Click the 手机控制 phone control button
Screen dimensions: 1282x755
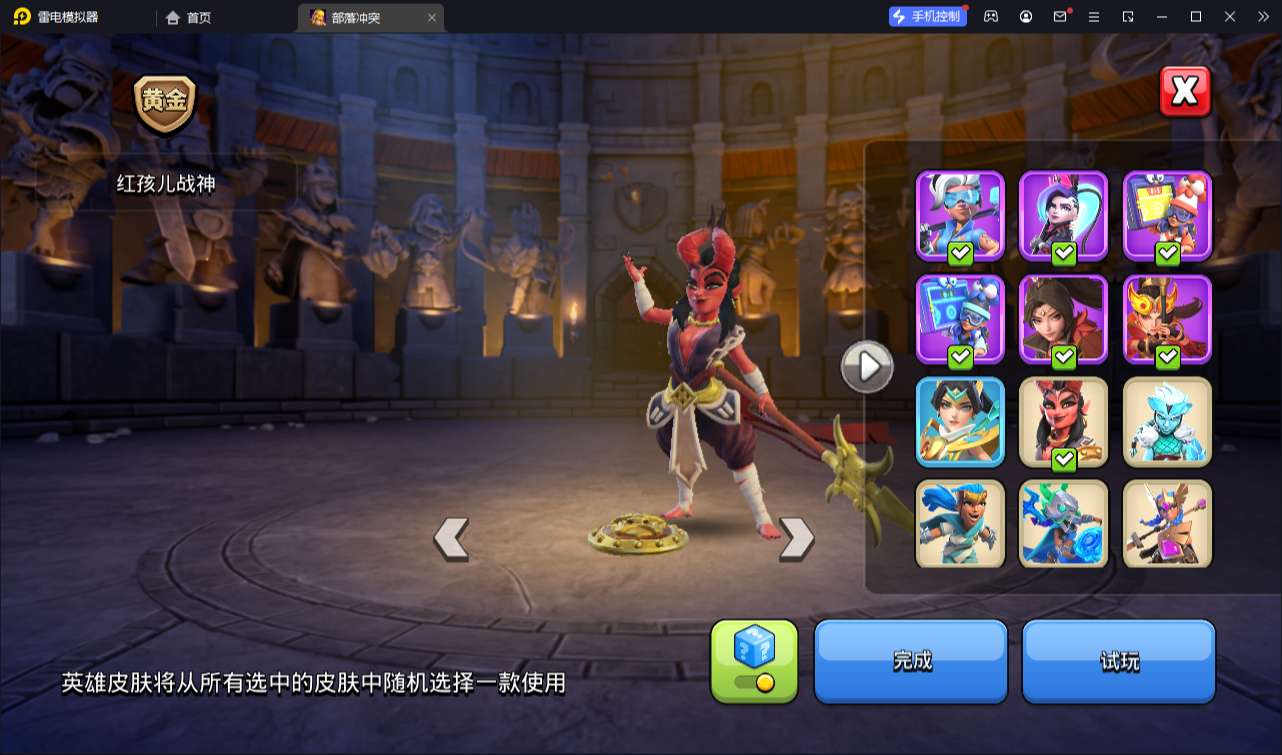(928, 16)
